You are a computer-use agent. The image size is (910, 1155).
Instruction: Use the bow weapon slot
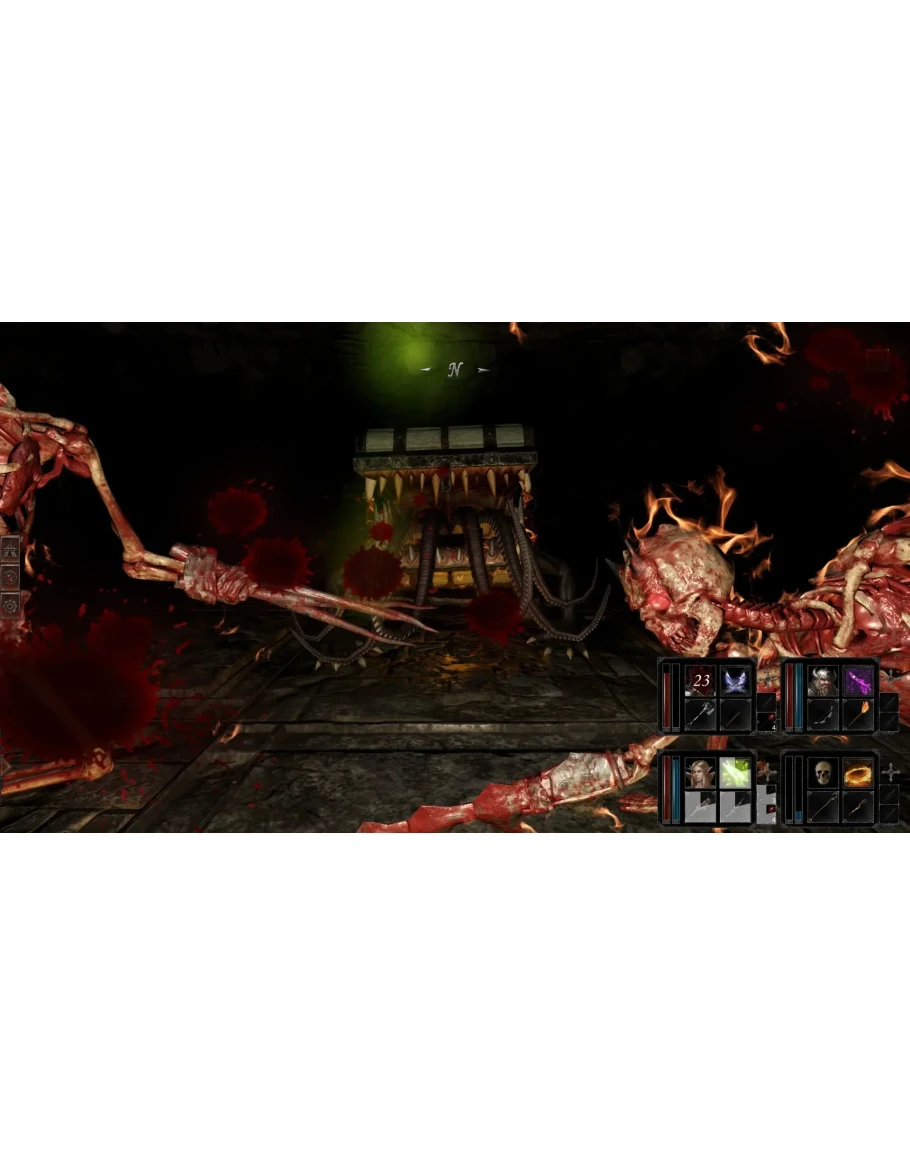[x=823, y=714]
